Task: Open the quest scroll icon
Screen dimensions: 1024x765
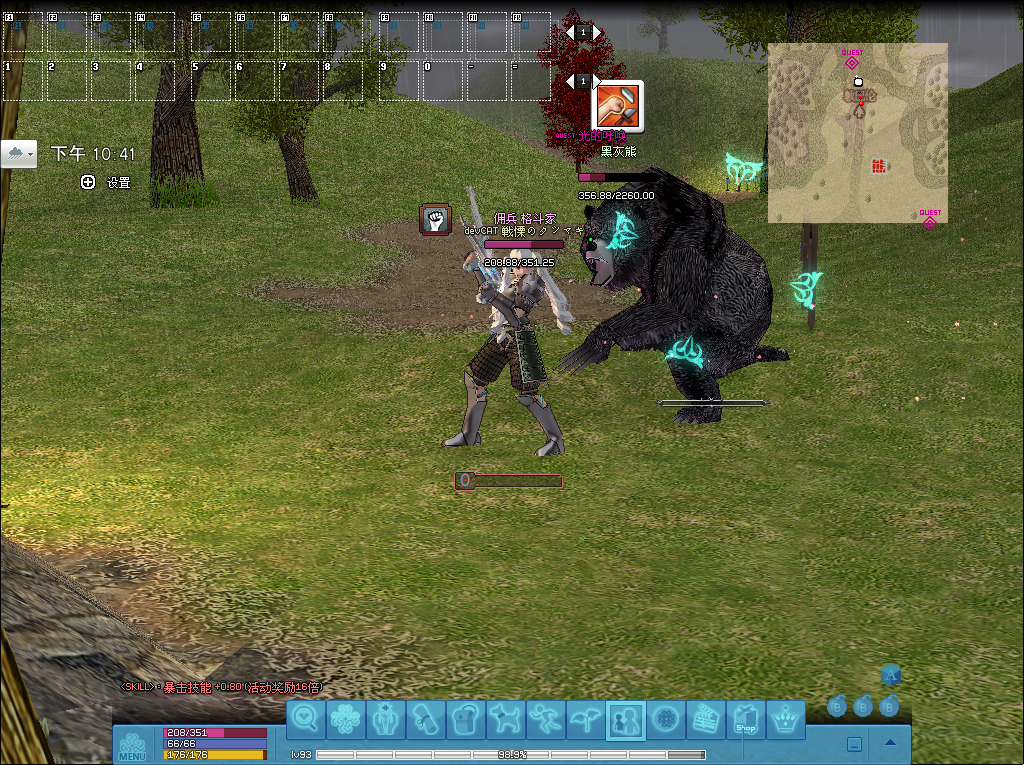Action: (x=426, y=718)
